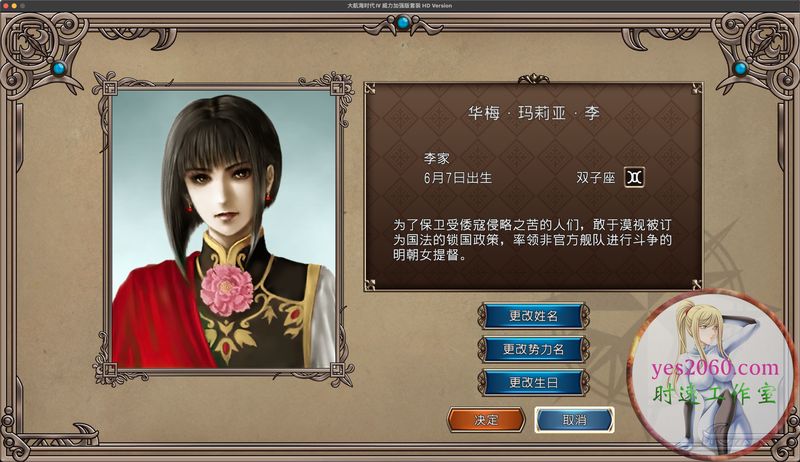The width and height of the screenshot is (800, 462).
Task: Open 更改生日 to change birthday
Action: (x=531, y=381)
